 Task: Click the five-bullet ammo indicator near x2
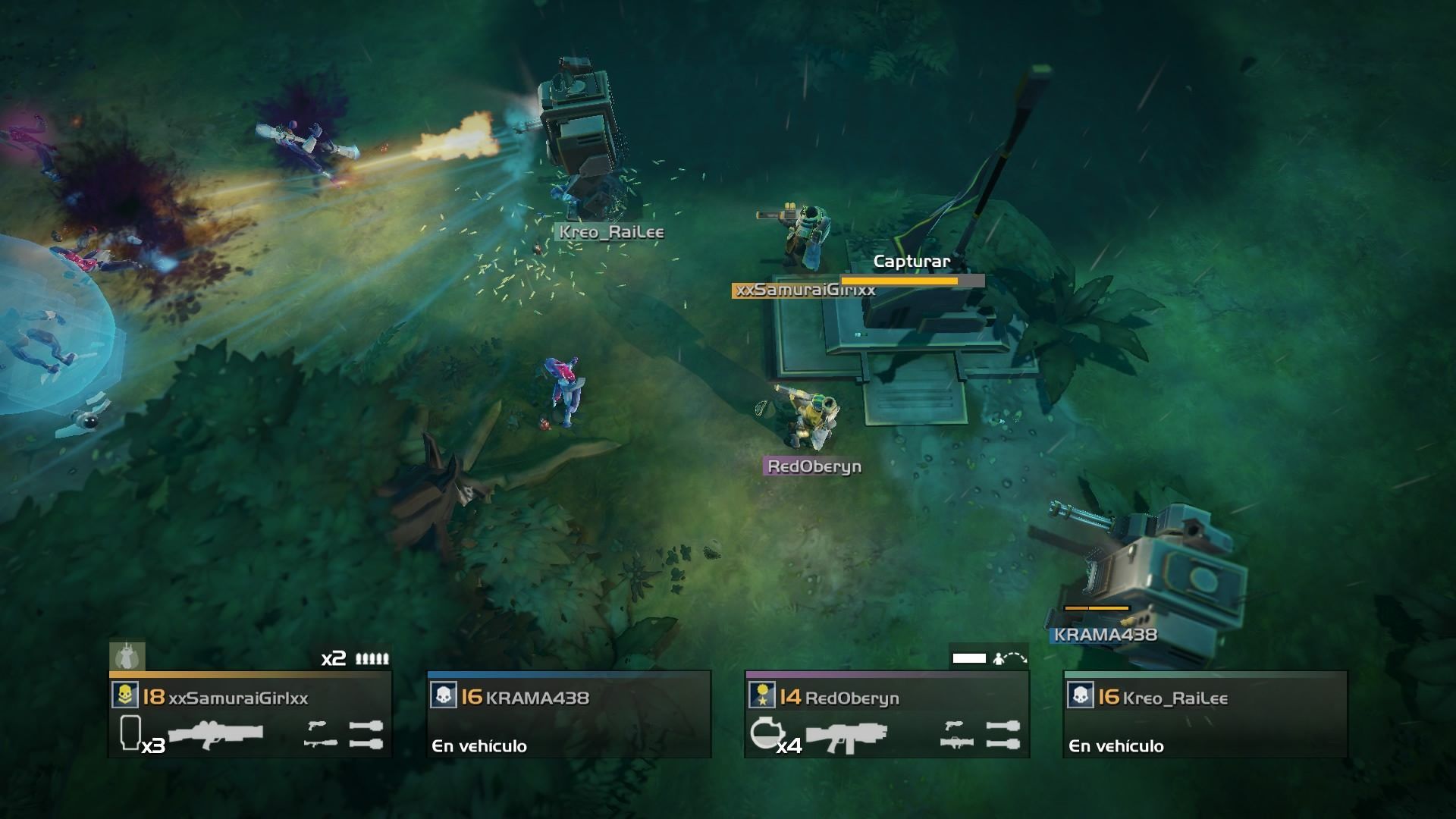(x=371, y=659)
